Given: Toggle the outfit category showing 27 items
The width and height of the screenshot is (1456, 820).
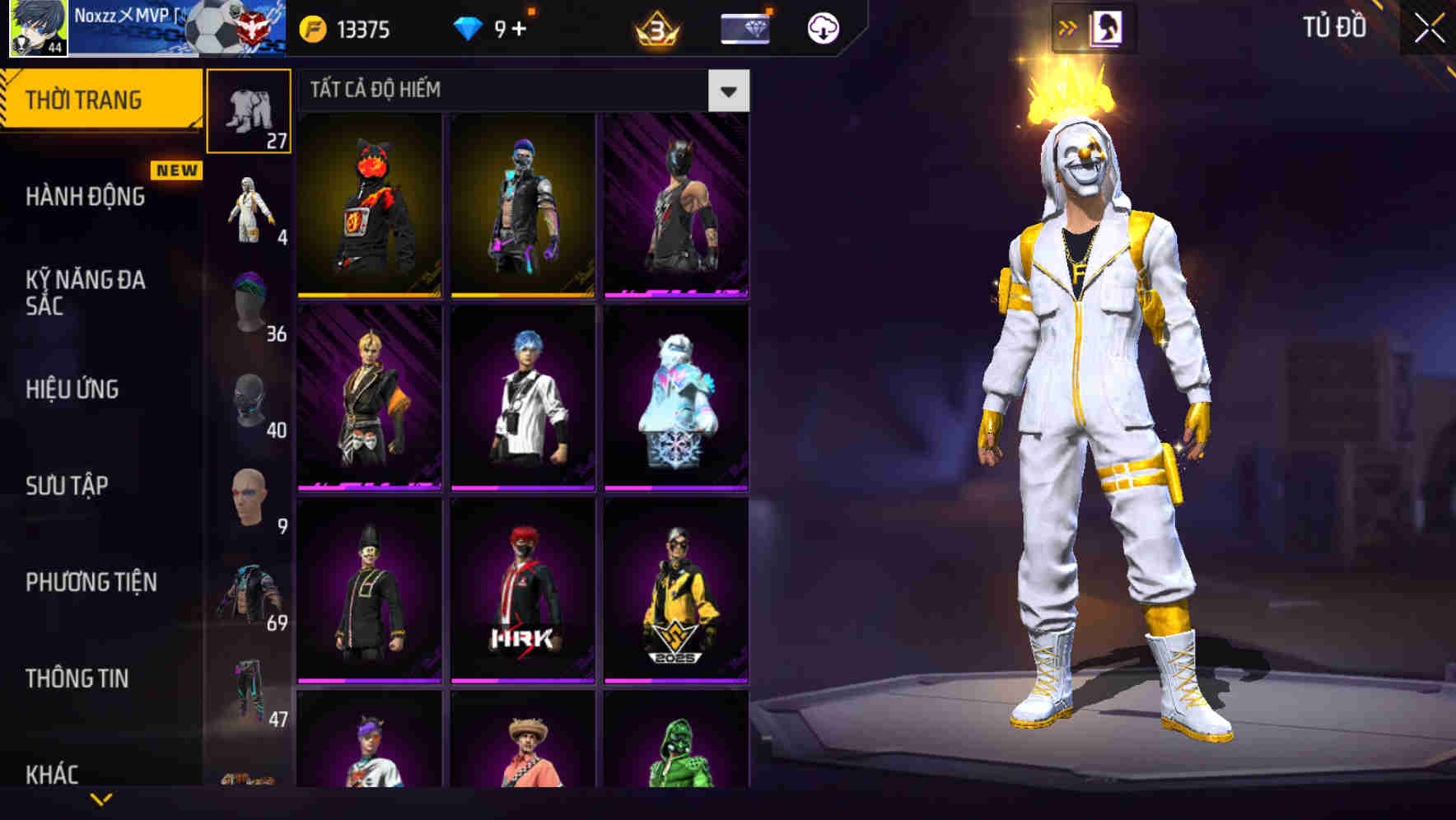Looking at the screenshot, I should [249, 111].
